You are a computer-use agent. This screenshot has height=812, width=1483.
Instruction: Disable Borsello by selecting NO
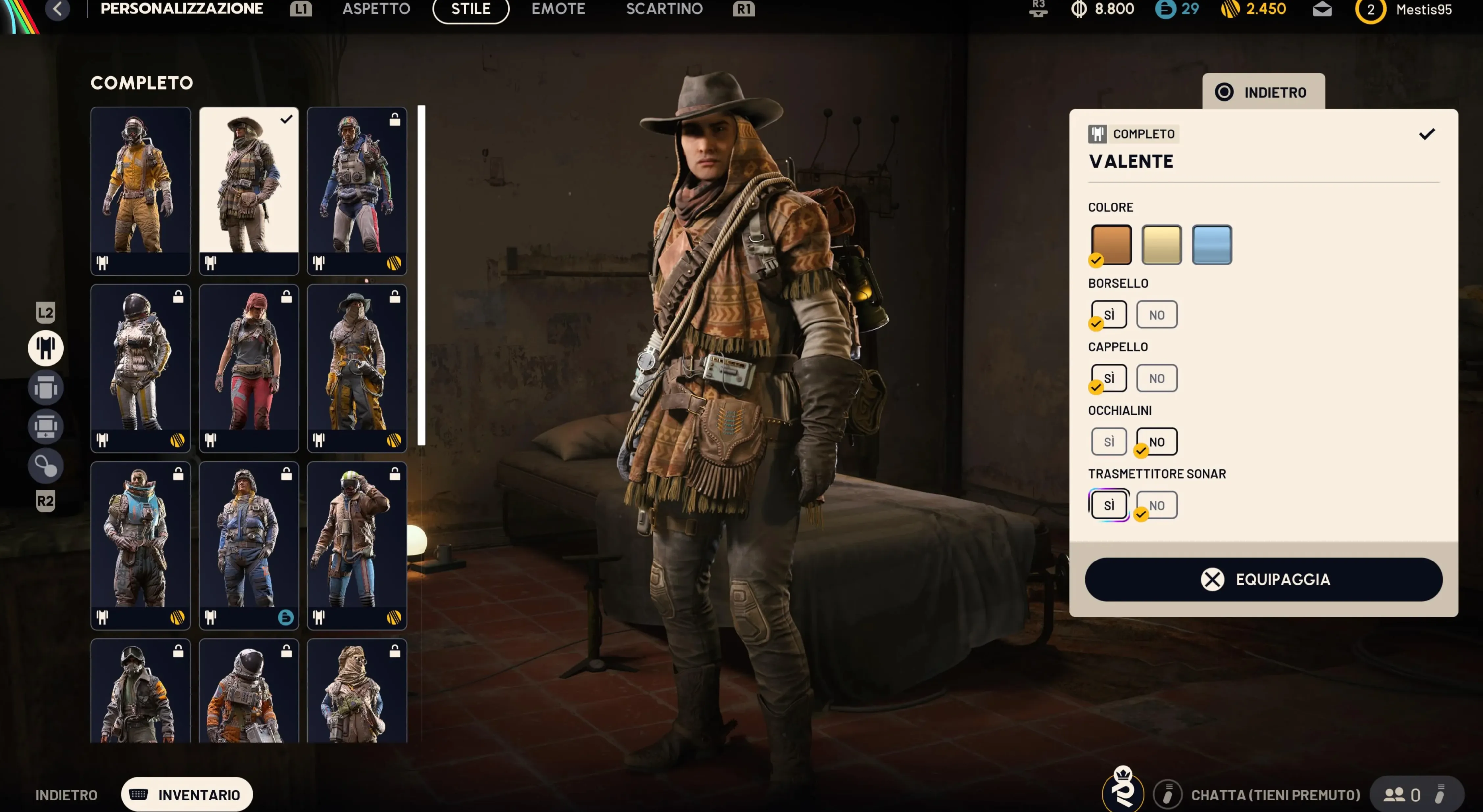tap(1156, 314)
